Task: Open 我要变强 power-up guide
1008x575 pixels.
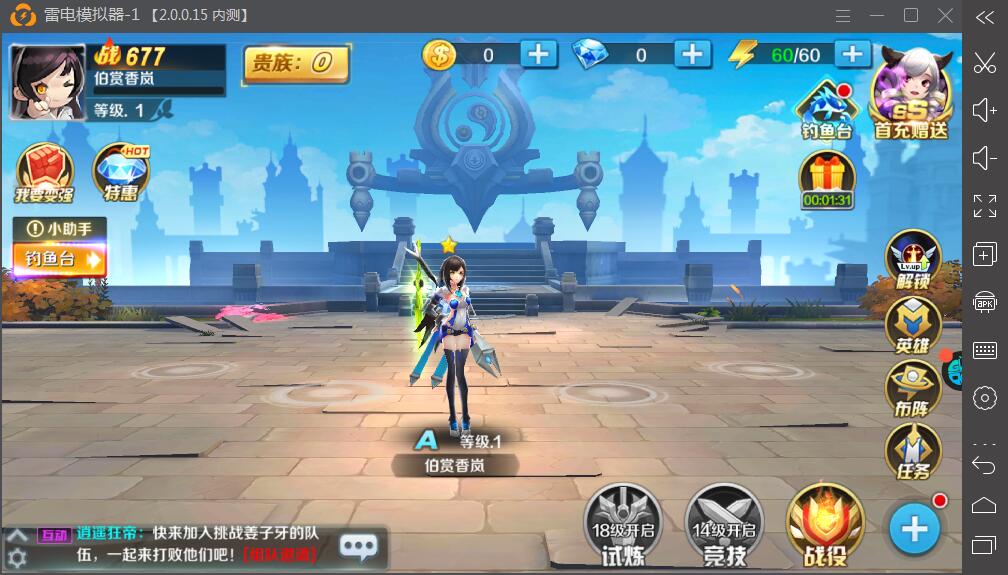Action: [x=43, y=172]
